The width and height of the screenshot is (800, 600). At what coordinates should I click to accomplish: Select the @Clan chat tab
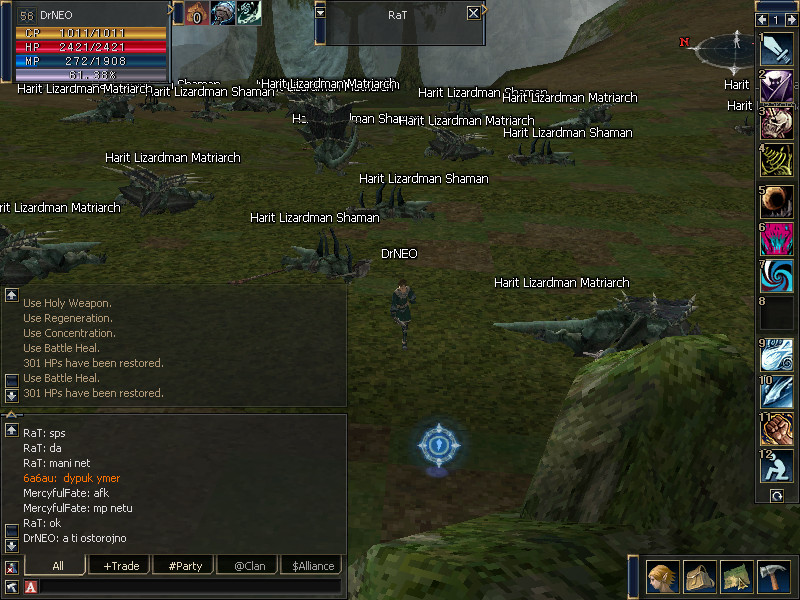[x=248, y=565]
